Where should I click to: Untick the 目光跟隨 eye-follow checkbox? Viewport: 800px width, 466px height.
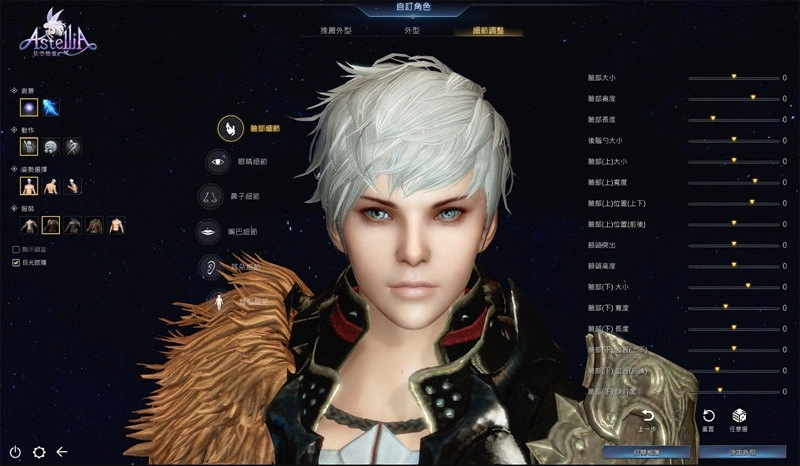[x=16, y=262]
